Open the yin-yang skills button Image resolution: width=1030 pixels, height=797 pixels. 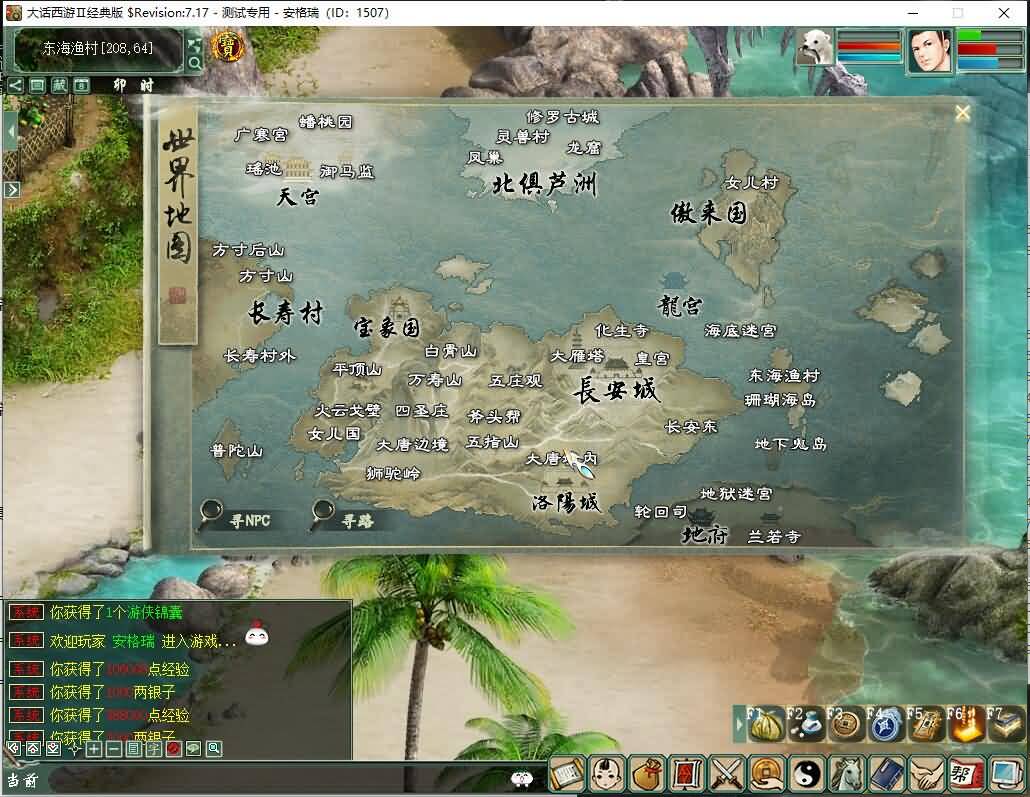(x=806, y=775)
